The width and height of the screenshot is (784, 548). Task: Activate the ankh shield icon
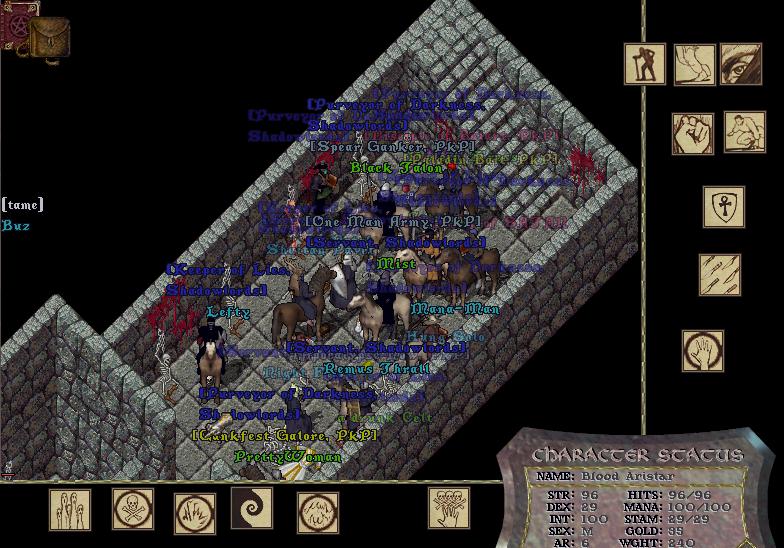click(x=723, y=207)
